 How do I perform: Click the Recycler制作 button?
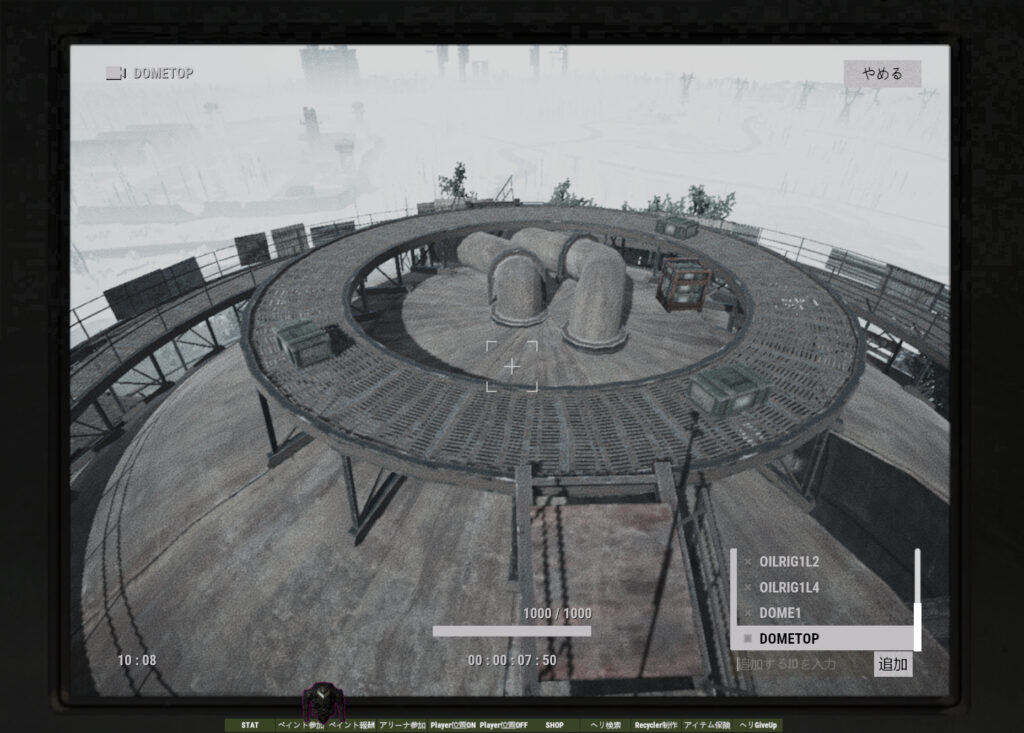(x=656, y=725)
